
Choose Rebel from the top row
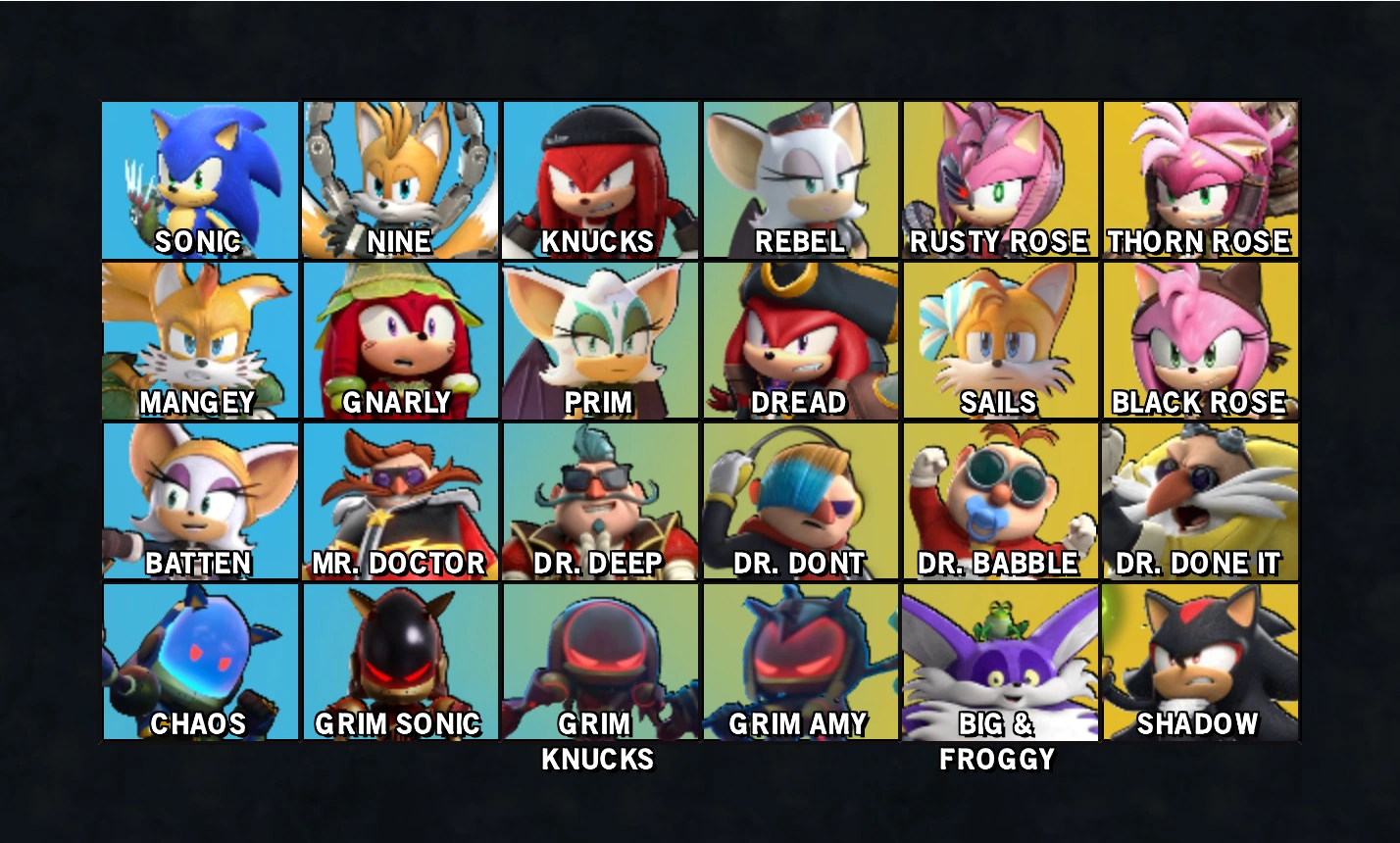(x=800, y=179)
